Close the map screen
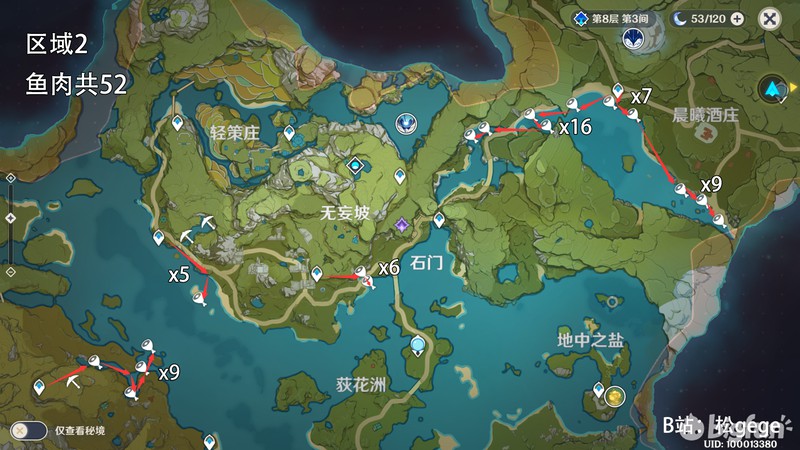Screen dimensions: 800x450 769,18
